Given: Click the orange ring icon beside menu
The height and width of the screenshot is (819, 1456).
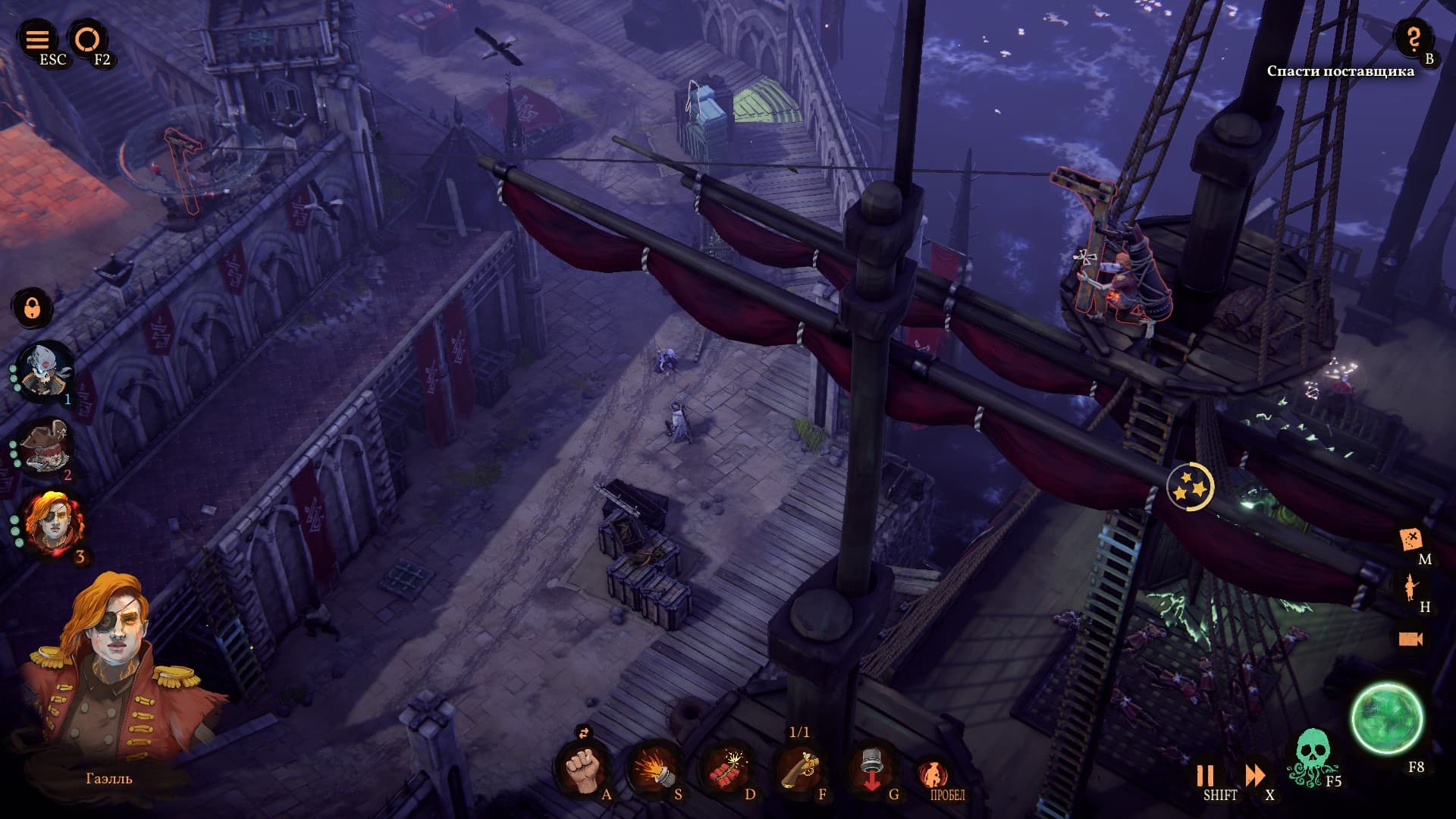Looking at the screenshot, I should tap(87, 39).
